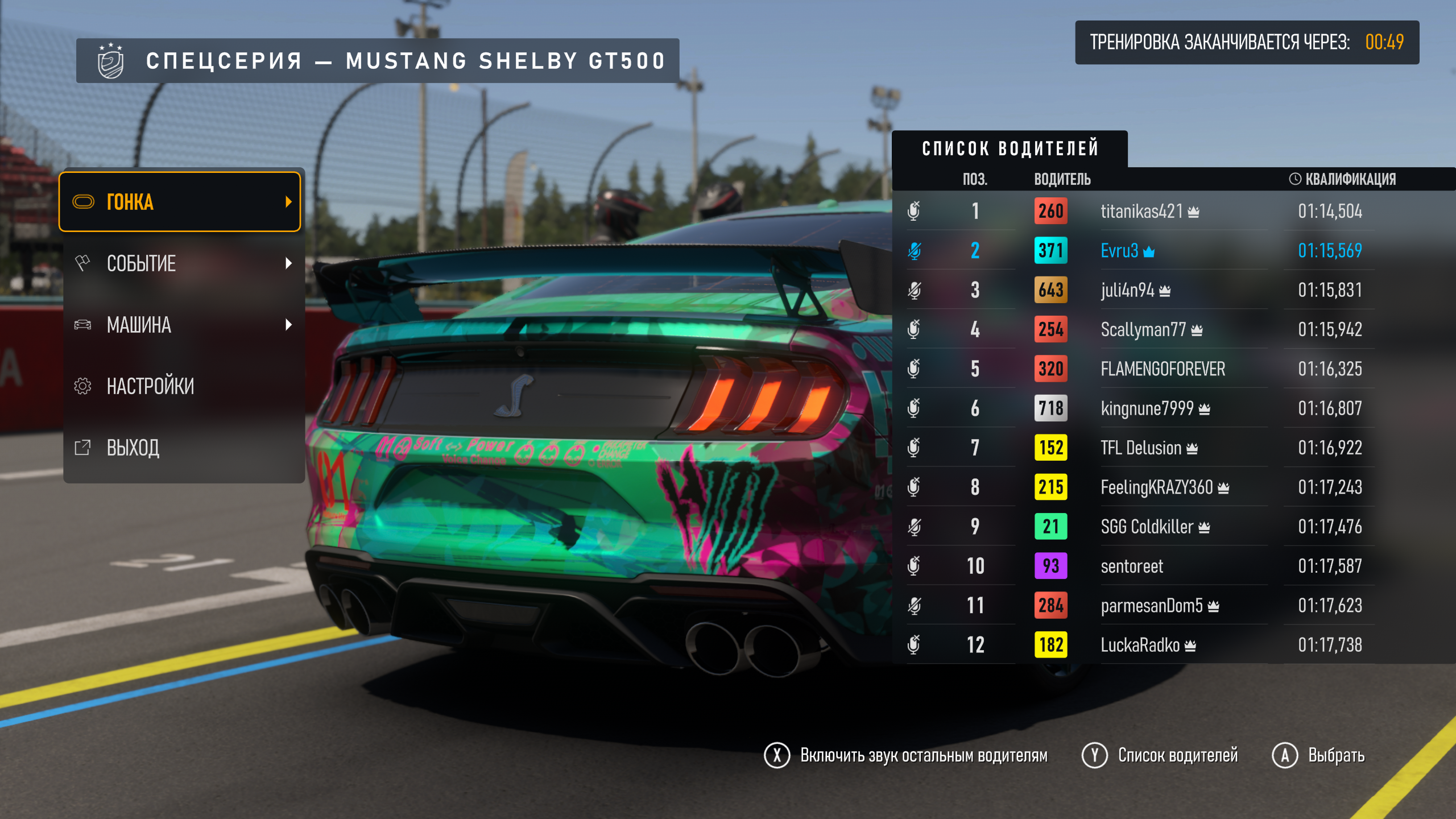Choose driver sentoreet
Screen dimensions: 1456x819
pos(1132,566)
